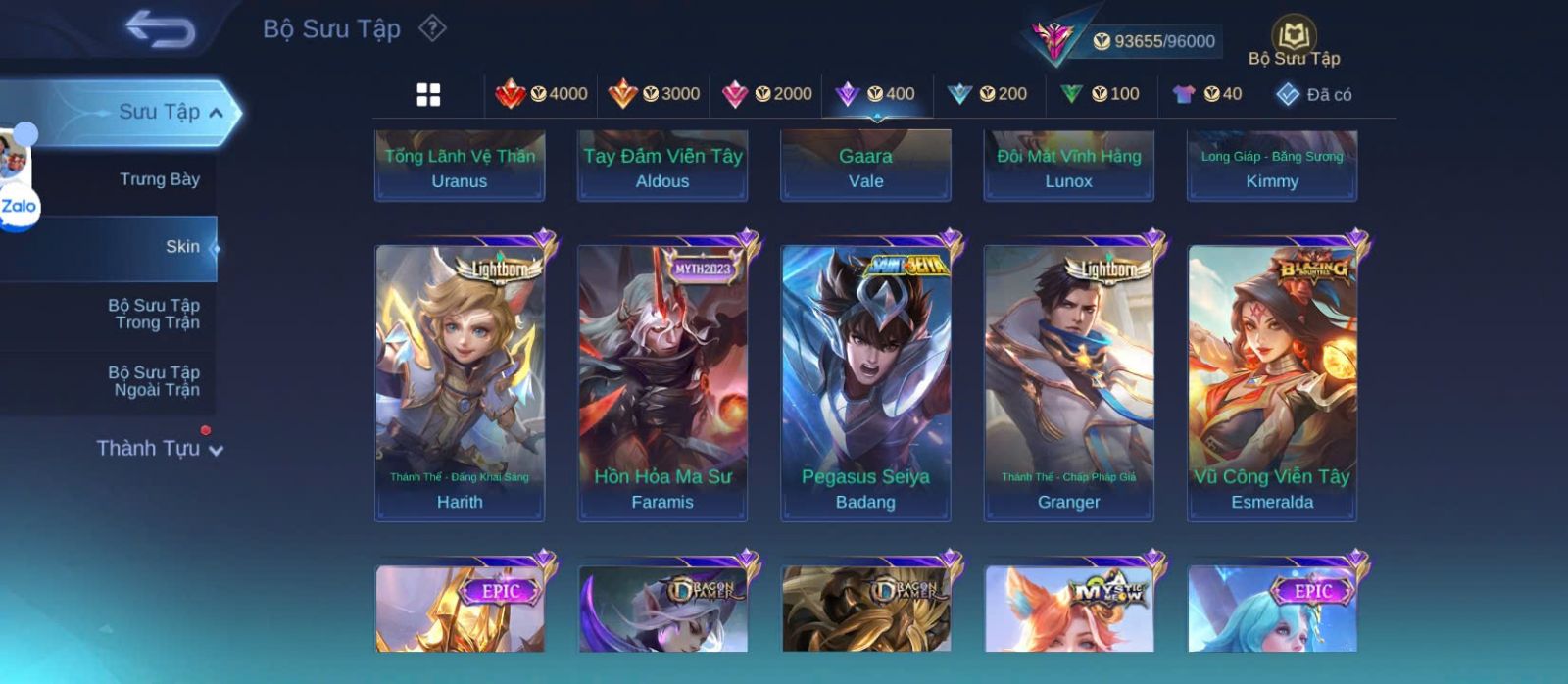Open the collection help question mark
This screenshot has height=684, width=1568.
pyautogui.click(x=432, y=28)
